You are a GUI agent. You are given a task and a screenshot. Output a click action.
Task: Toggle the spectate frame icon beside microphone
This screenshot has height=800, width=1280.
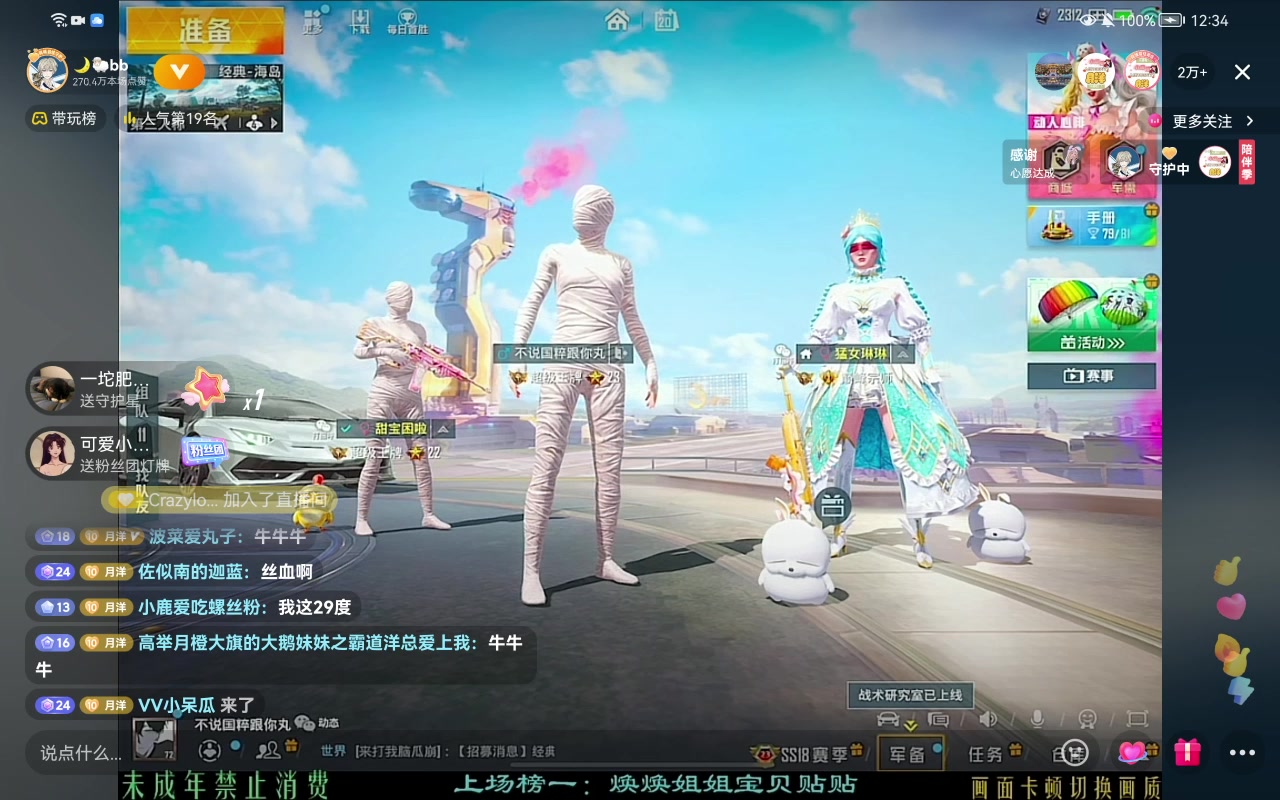(x=1138, y=718)
